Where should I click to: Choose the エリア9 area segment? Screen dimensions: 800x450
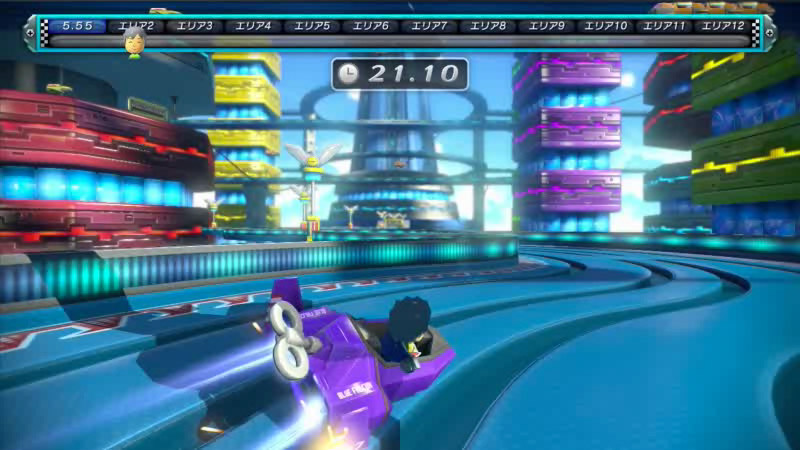tap(546, 25)
